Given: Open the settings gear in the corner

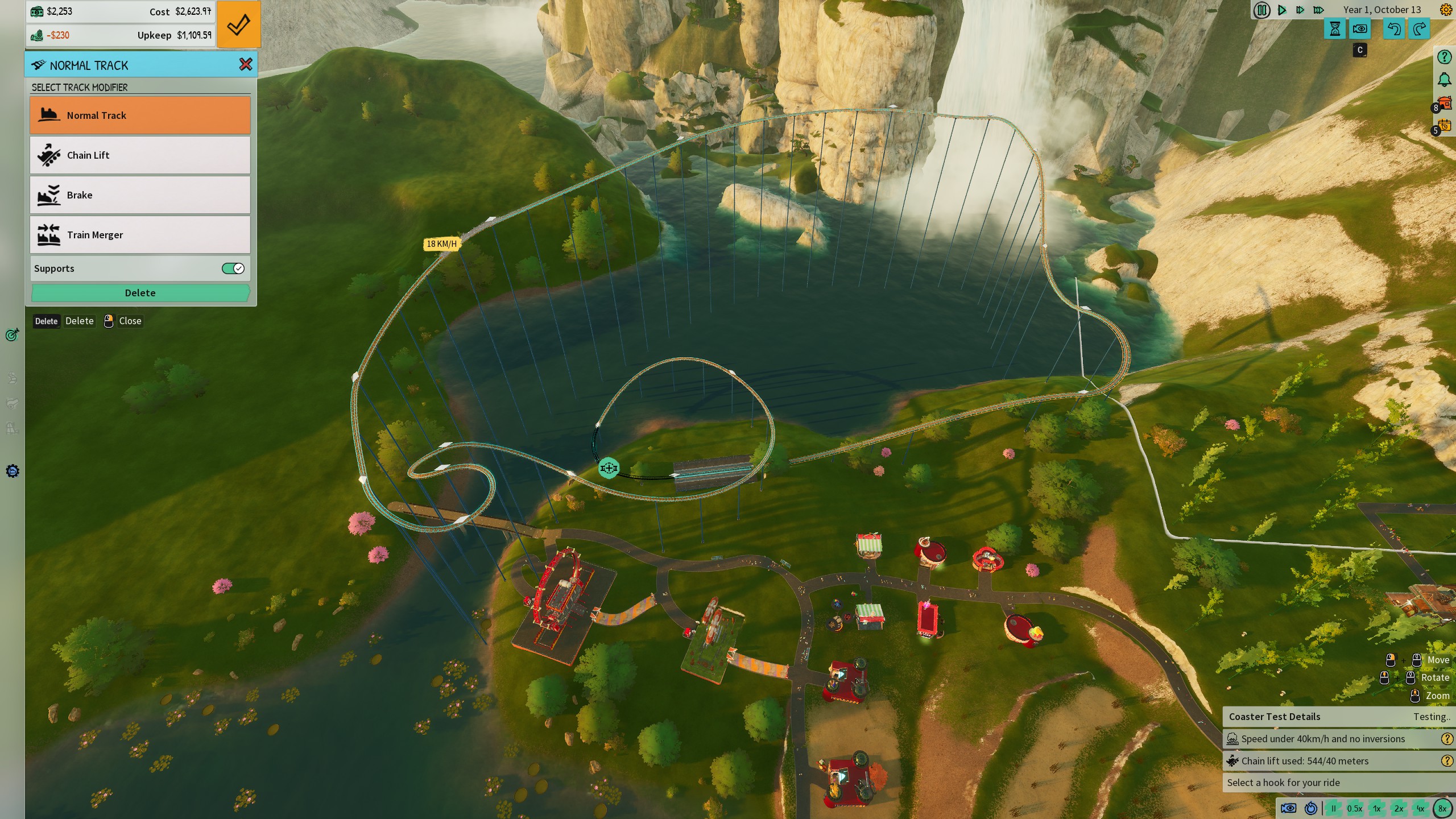Looking at the screenshot, I should click(1445, 10).
